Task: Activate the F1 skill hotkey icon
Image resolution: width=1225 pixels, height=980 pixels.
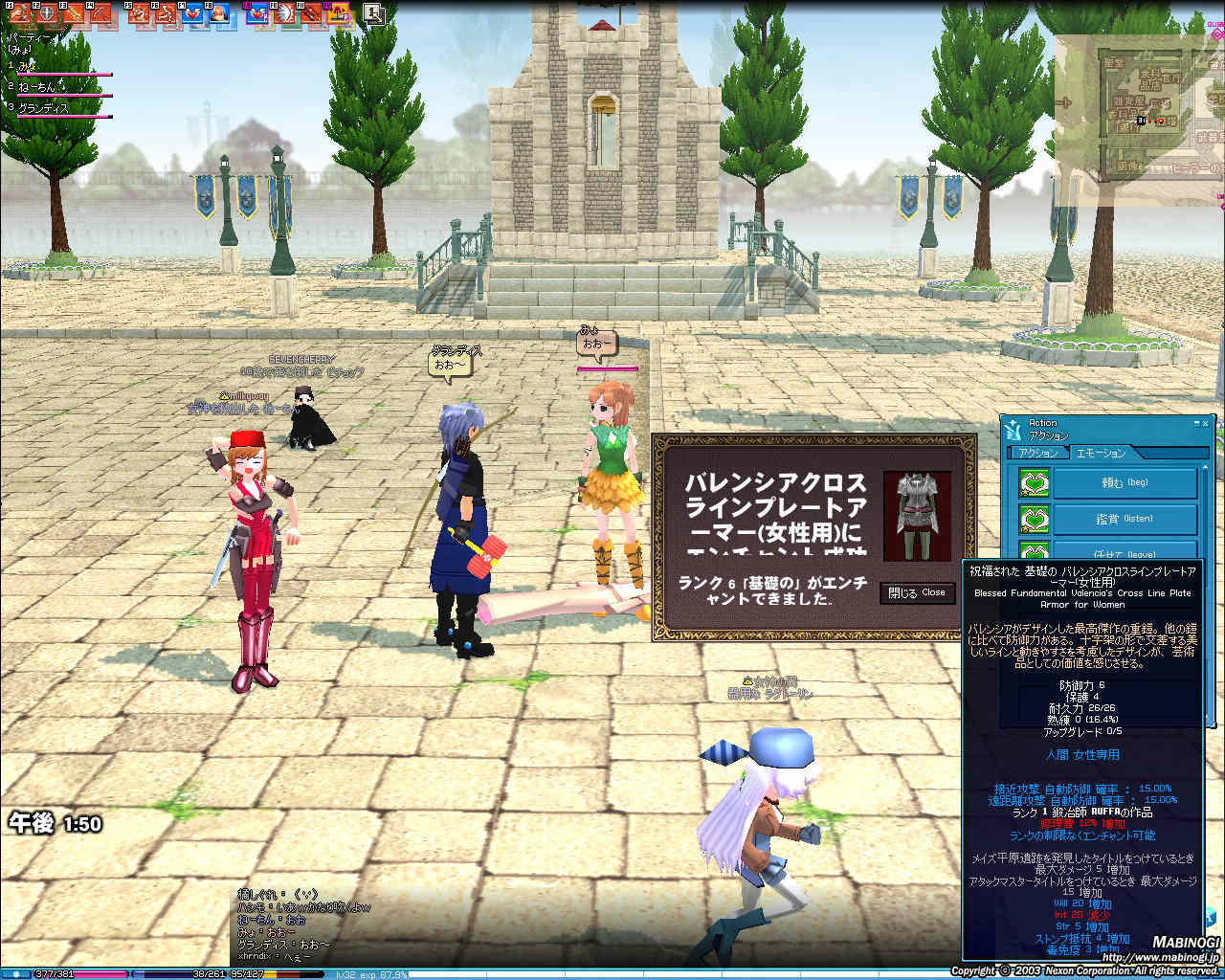Action: [19, 13]
